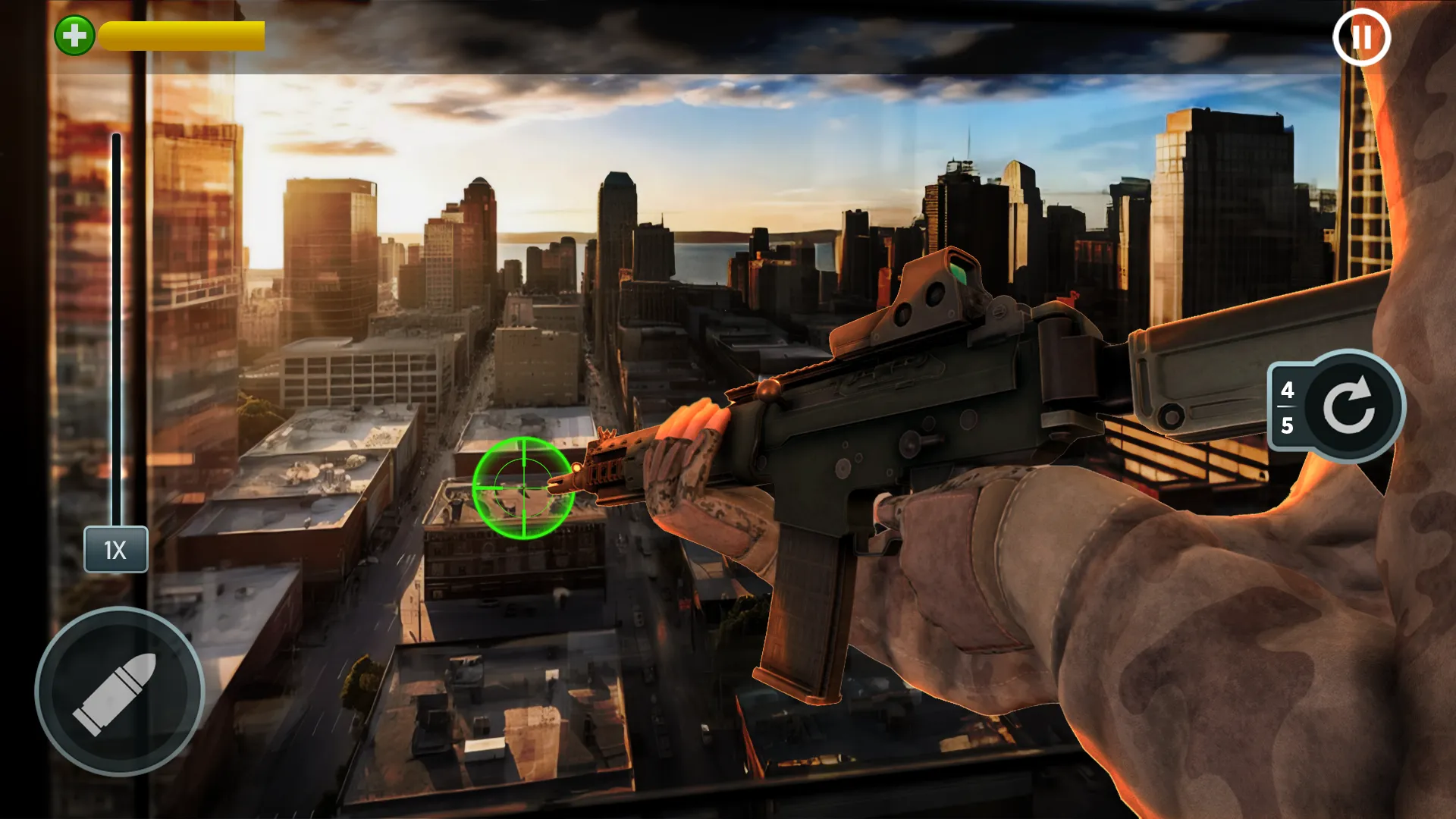Viewport: 1456px width, 819px height.
Task: Click the yellow progress bar
Action: coord(180,33)
